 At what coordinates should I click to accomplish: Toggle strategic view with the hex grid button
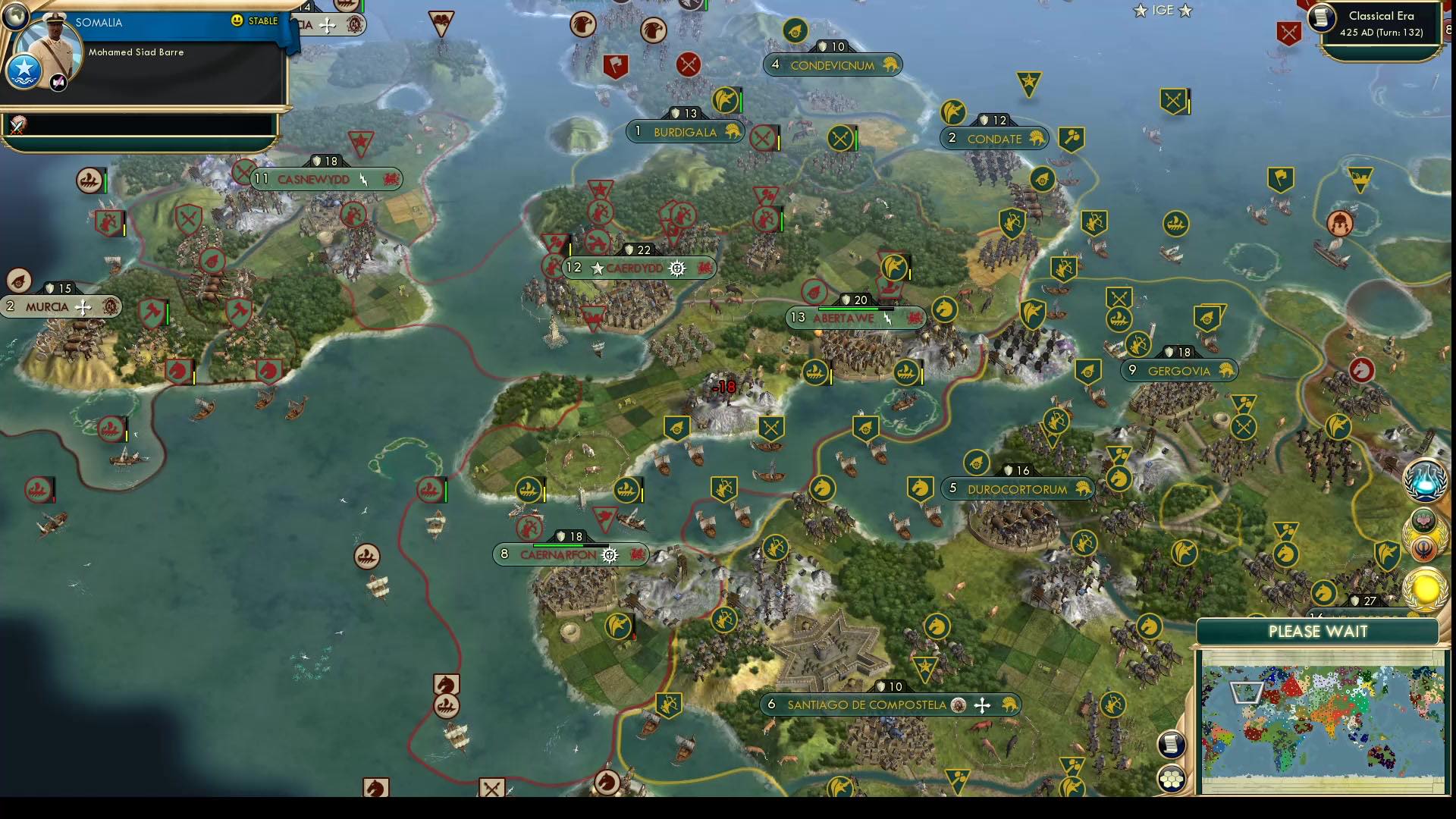point(1172,777)
